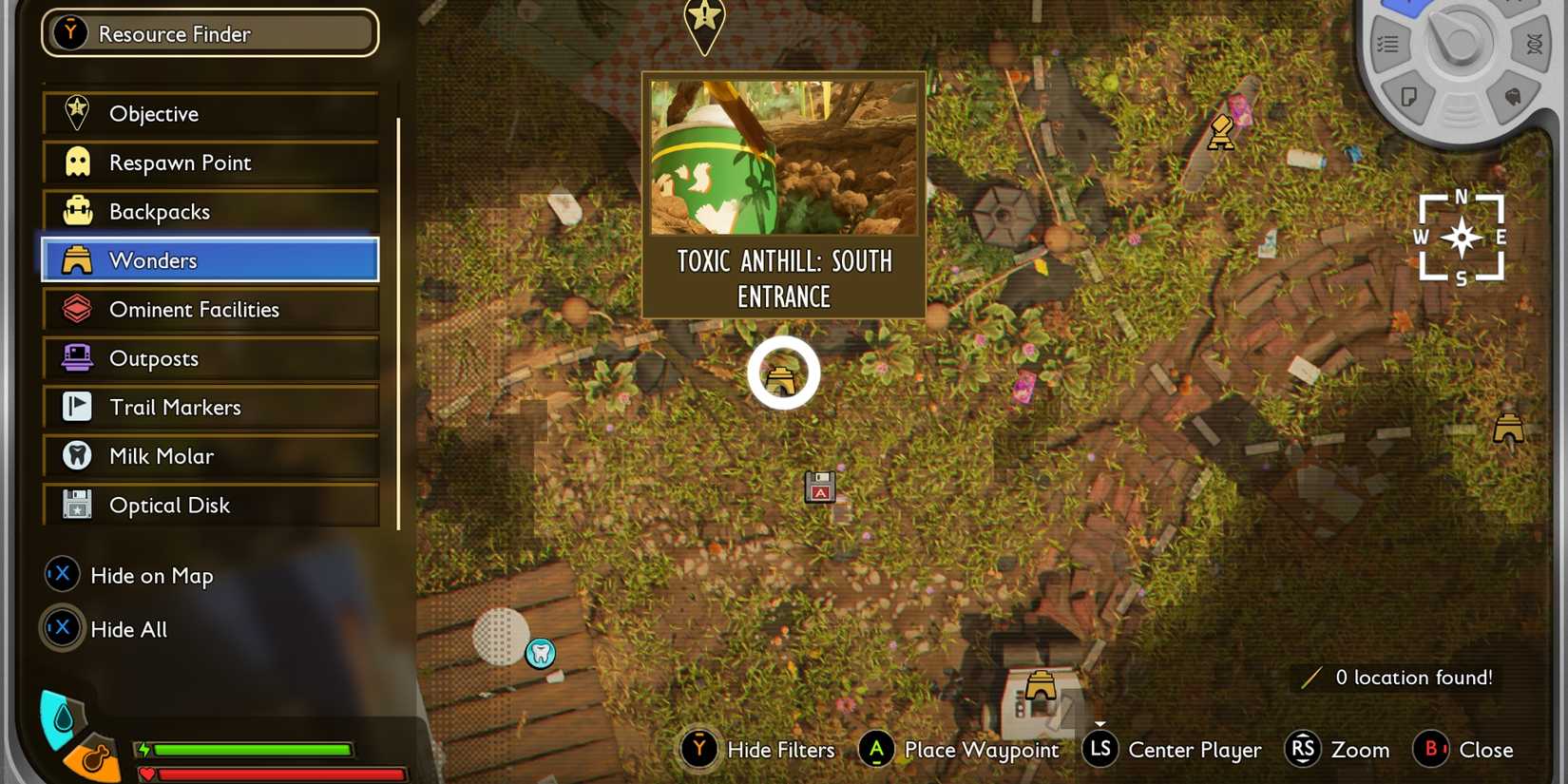Choose the Outposts filter entry
Image resolution: width=1568 pixels, height=784 pixels.
pos(210,358)
